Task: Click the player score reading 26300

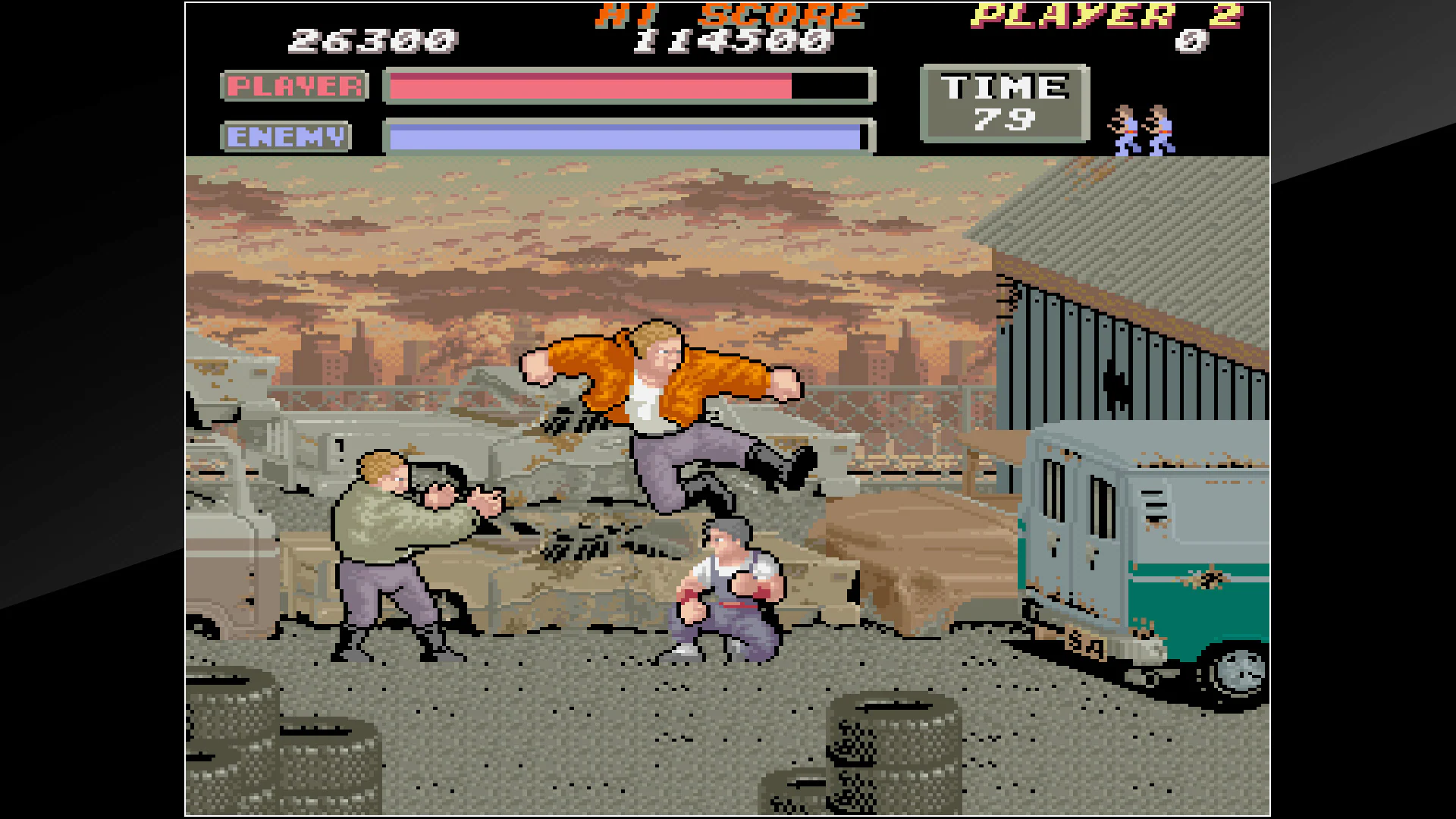Action: click(372, 42)
